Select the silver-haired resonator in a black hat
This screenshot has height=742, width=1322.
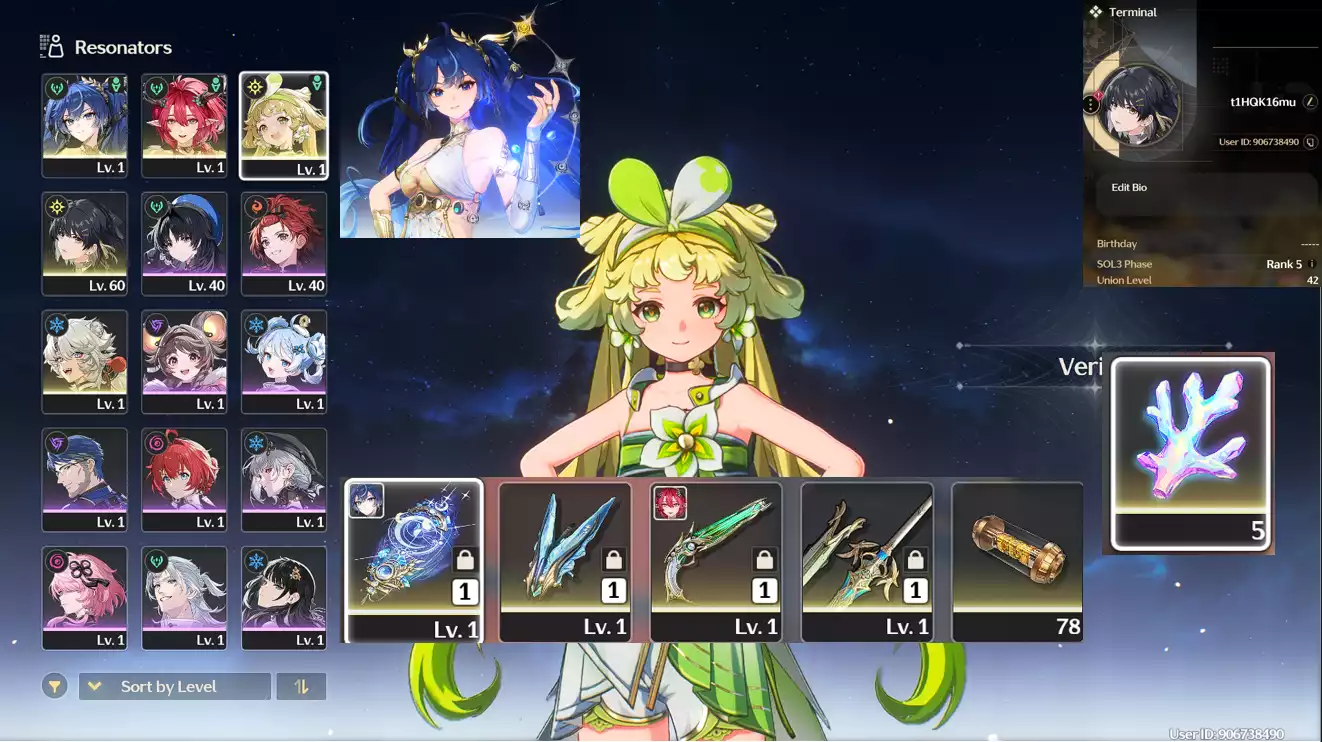284,479
